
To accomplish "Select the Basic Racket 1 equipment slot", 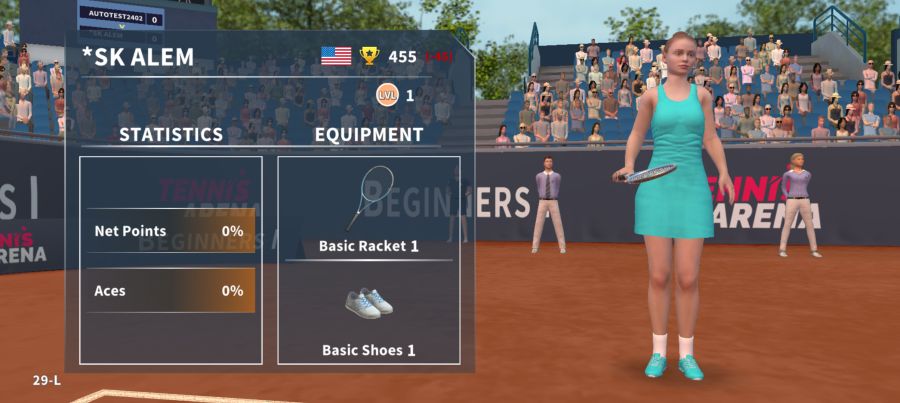I will 368,208.
